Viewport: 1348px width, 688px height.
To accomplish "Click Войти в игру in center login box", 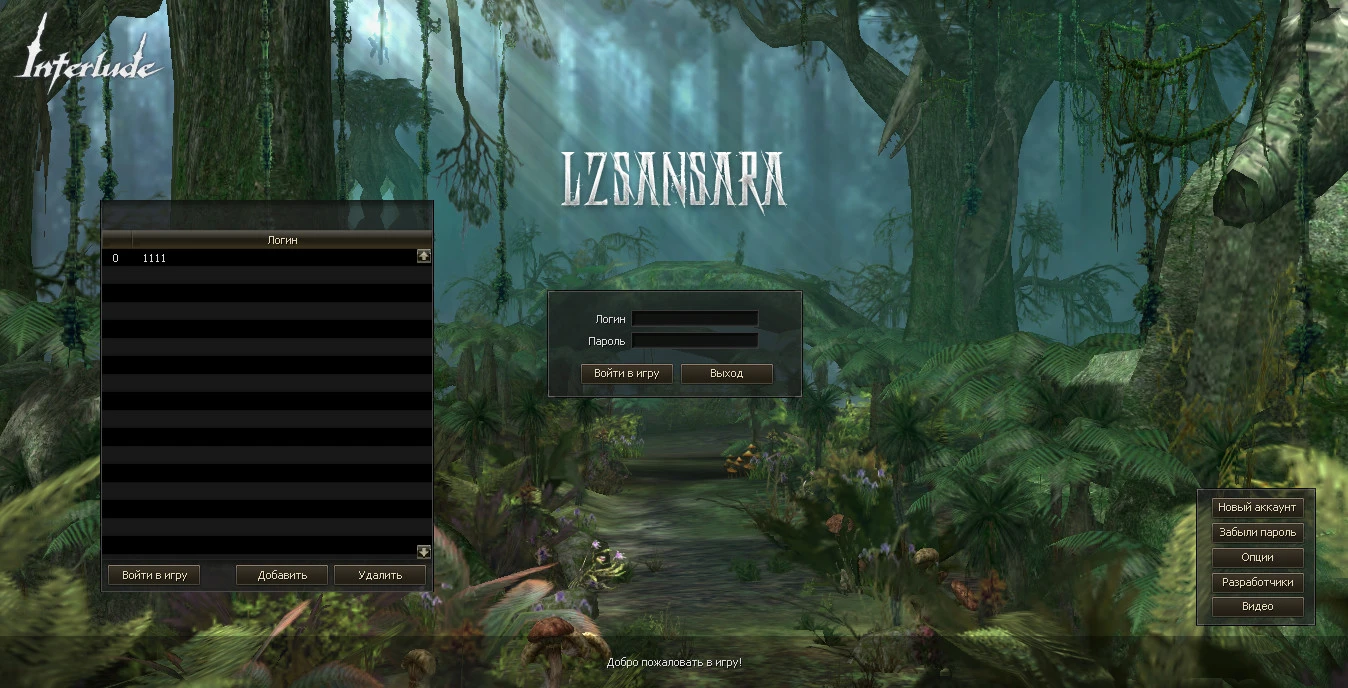I will (627, 374).
